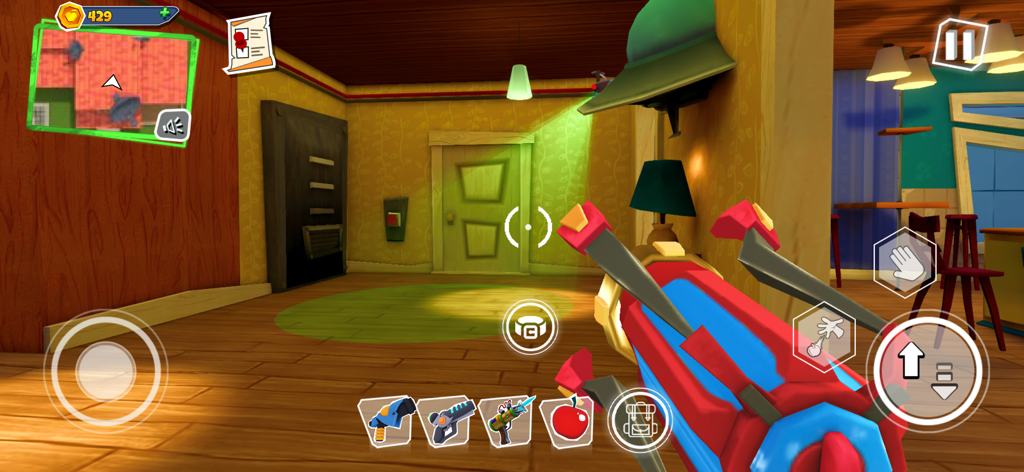Tap the belt icon button
This screenshot has width=1024, height=472.
click(x=529, y=327)
